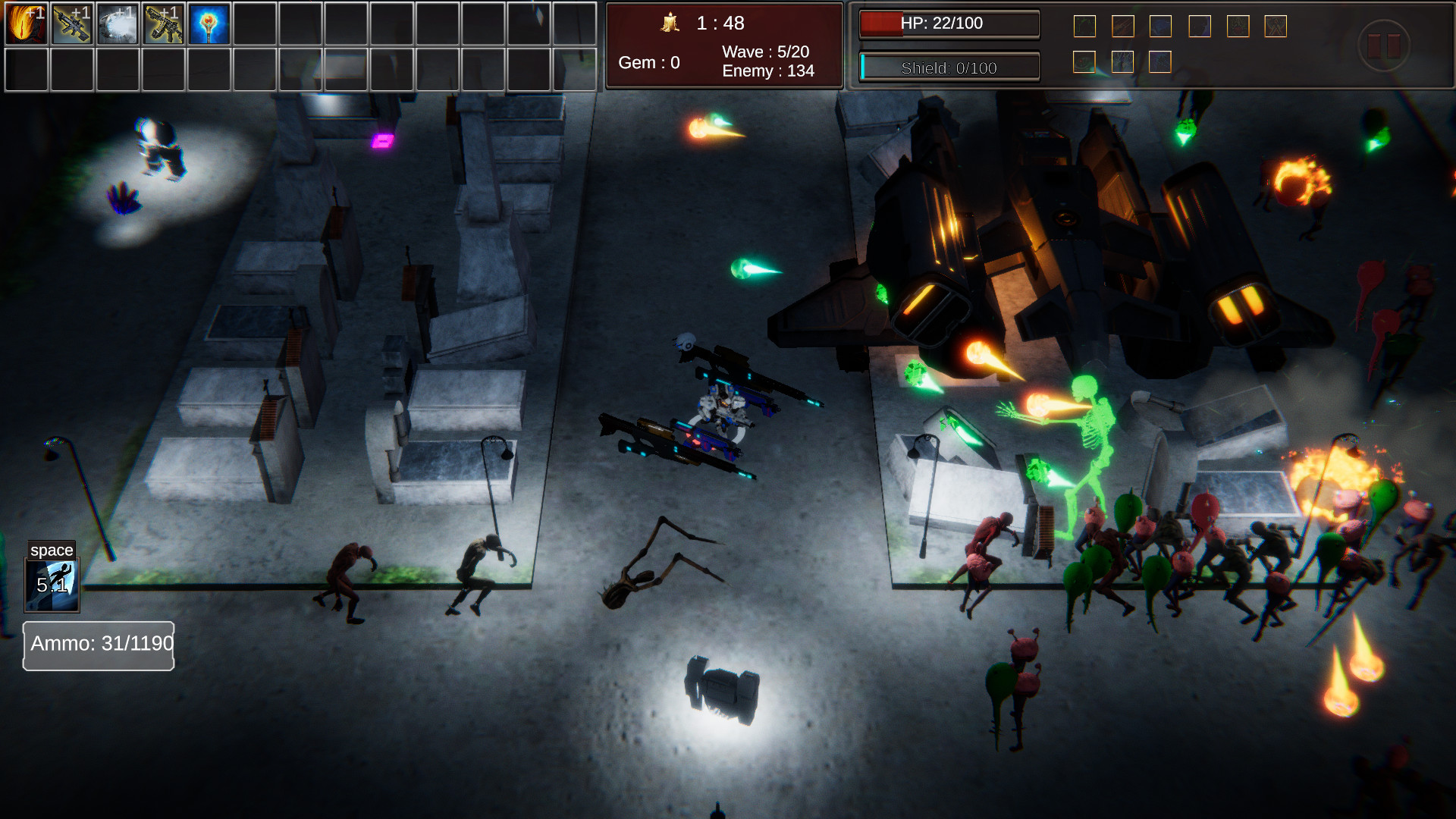1456x819 pixels.
Task: Click the gold hourglass timer icon
Action: tap(670, 24)
